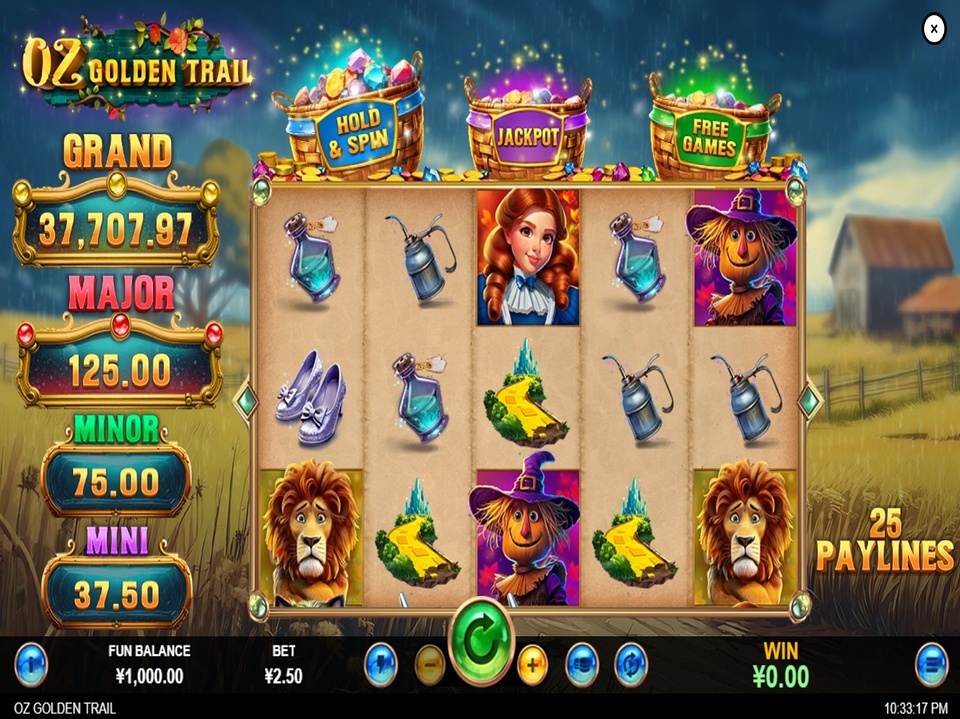Close the game with the X button
960x719 pixels.
tap(933, 29)
